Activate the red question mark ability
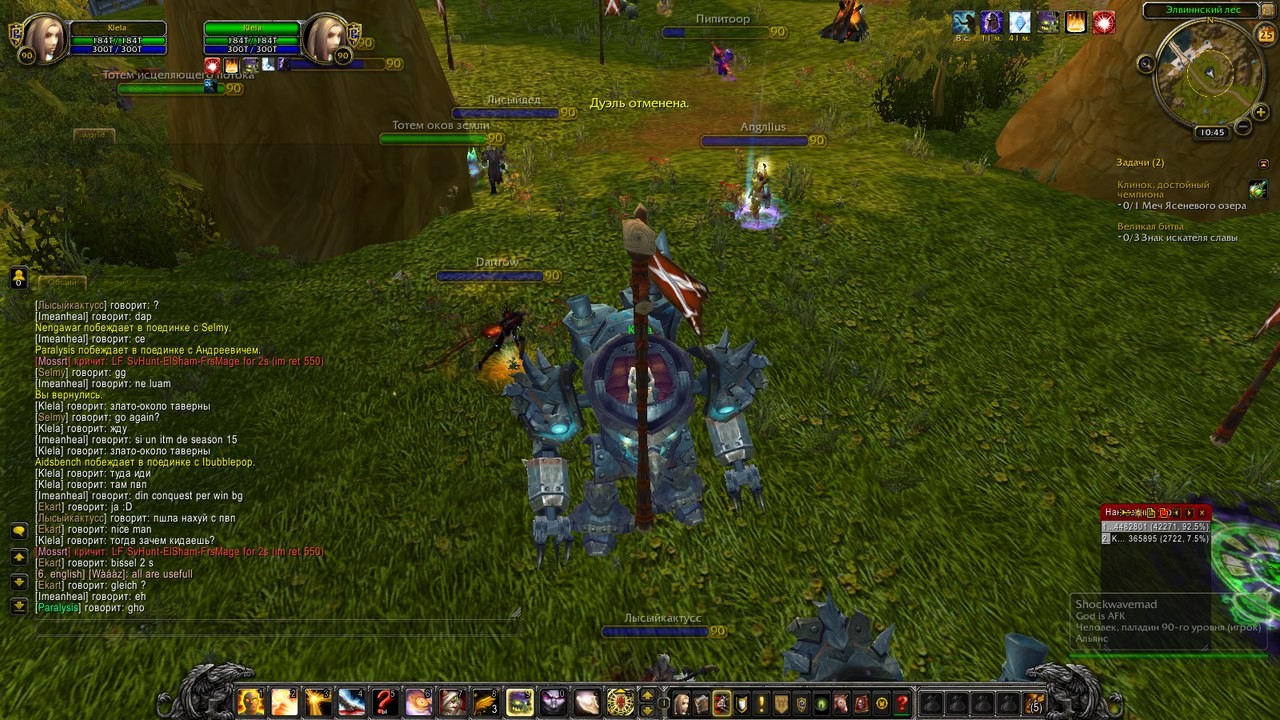The height and width of the screenshot is (720, 1280). (x=385, y=702)
